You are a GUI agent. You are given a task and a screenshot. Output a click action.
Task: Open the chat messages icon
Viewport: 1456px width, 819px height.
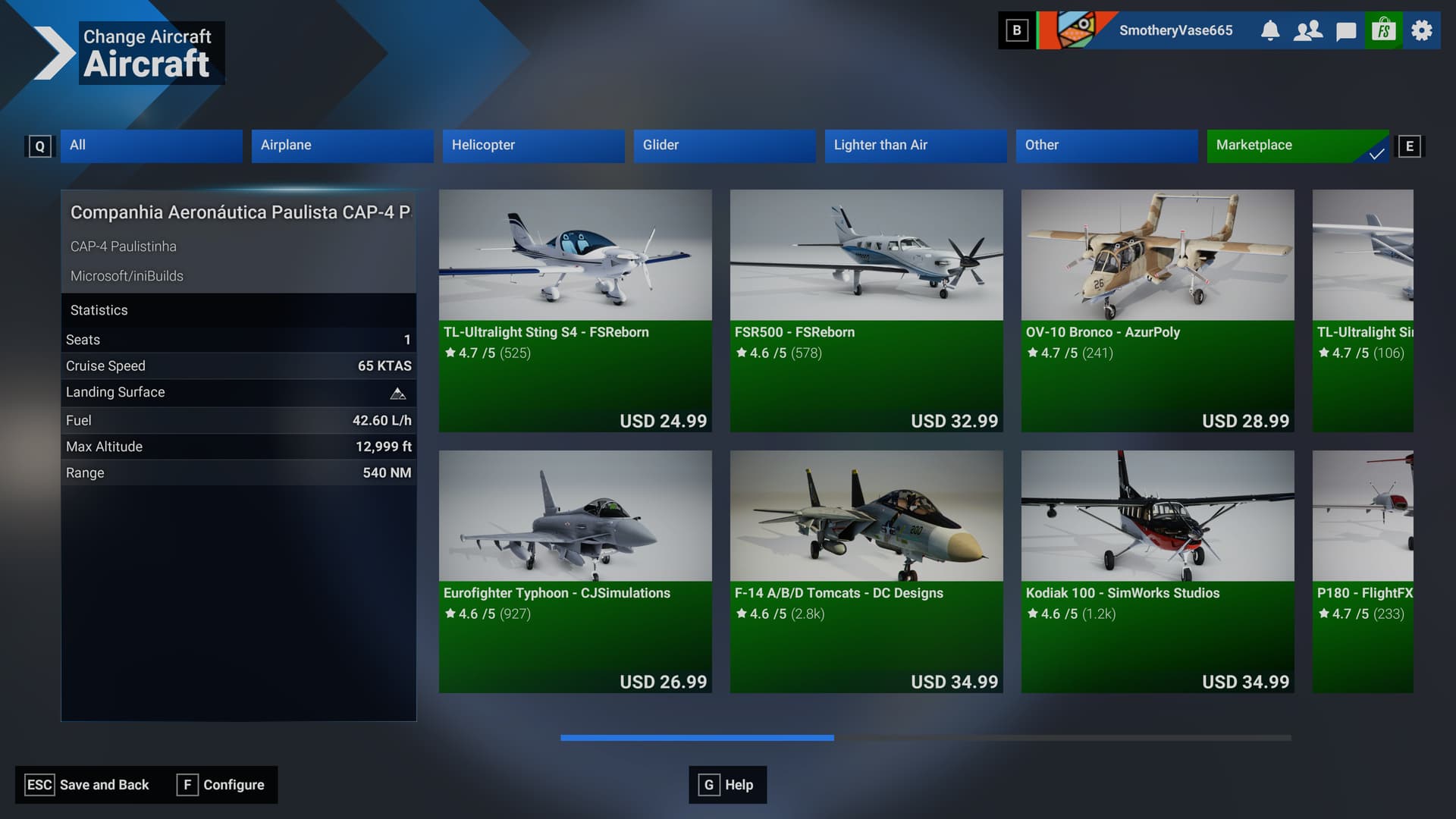pos(1345,30)
